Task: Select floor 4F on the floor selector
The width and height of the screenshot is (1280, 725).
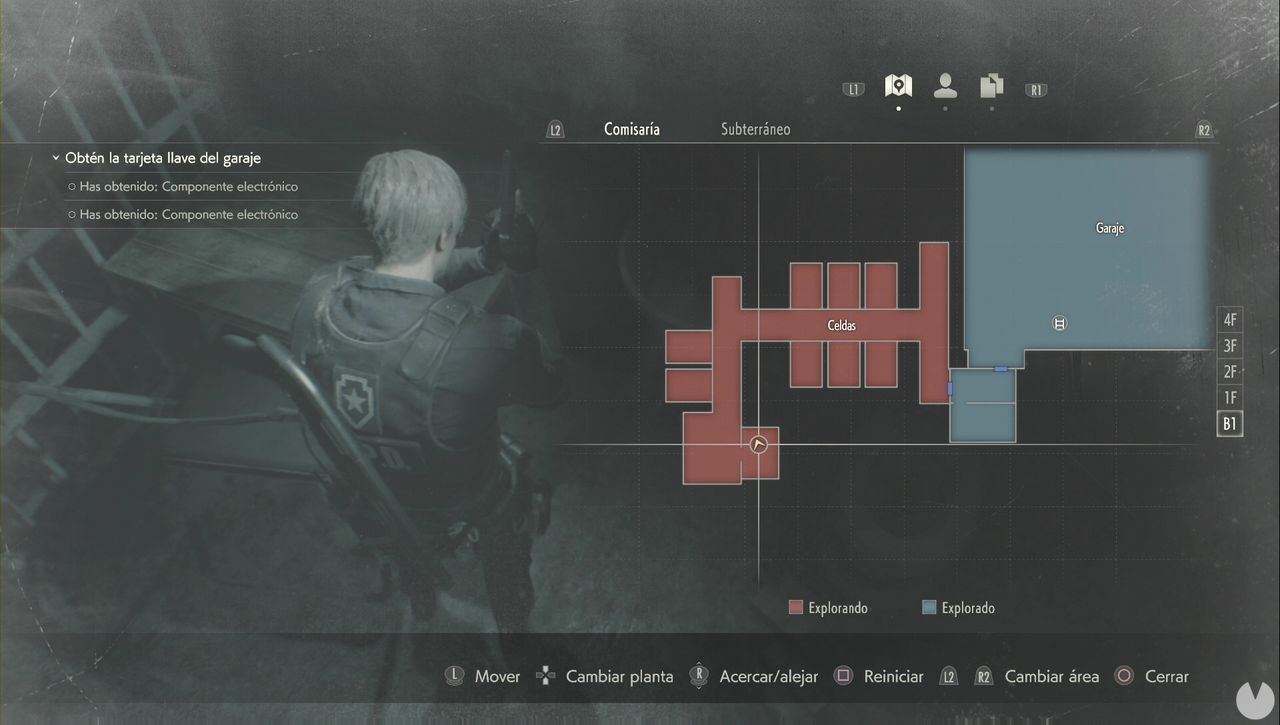Action: [x=1229, y=319]
